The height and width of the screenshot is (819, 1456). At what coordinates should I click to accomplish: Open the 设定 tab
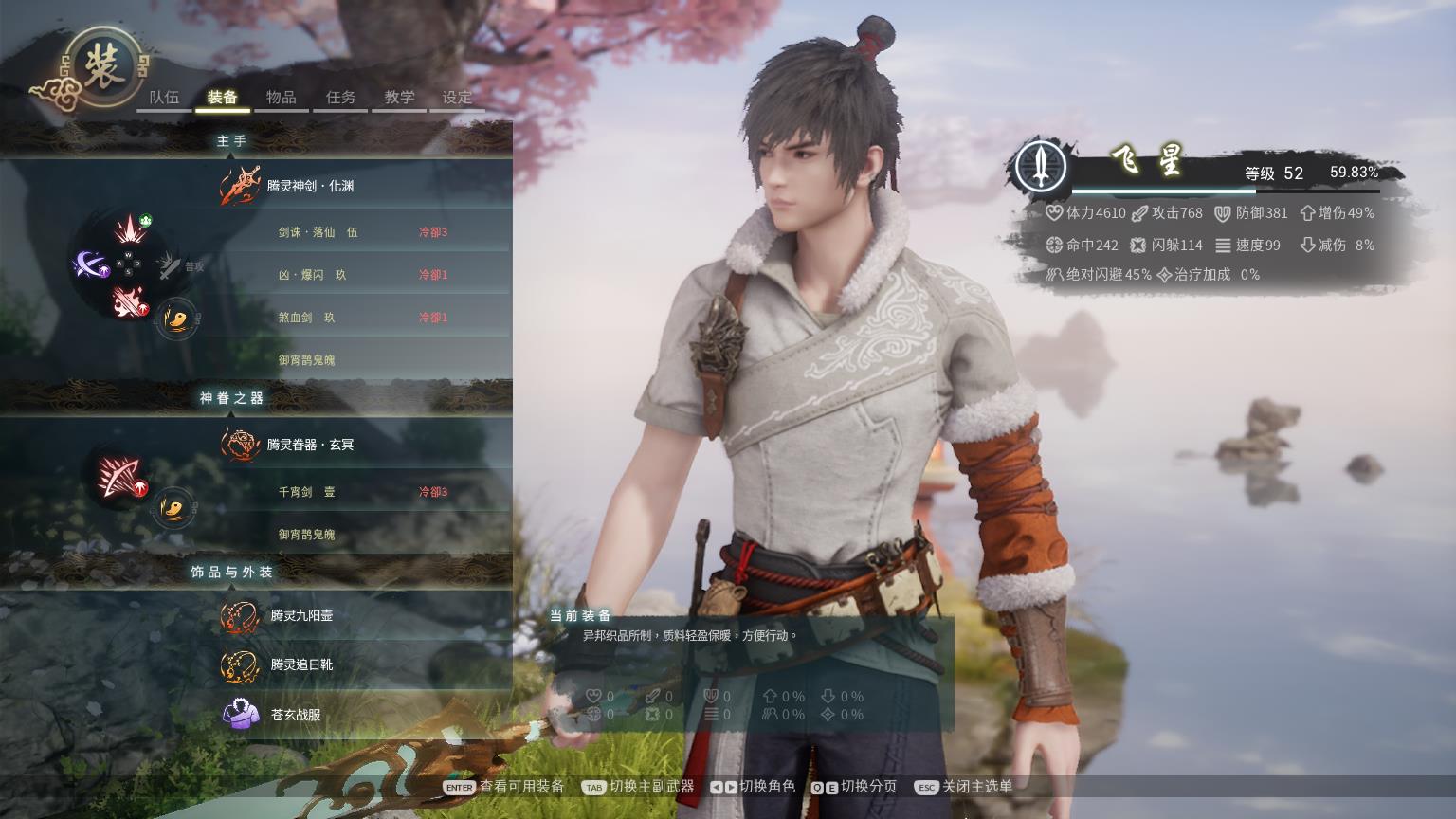[x=457, y=98]
